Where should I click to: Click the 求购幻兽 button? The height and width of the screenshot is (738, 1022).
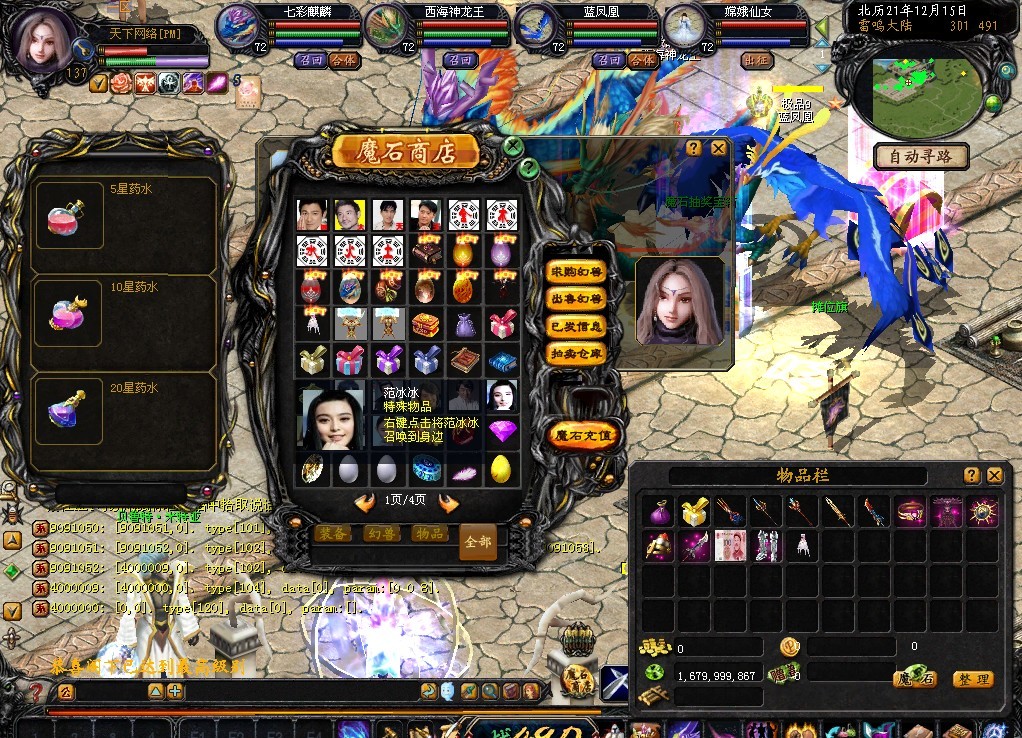point(576,271)
